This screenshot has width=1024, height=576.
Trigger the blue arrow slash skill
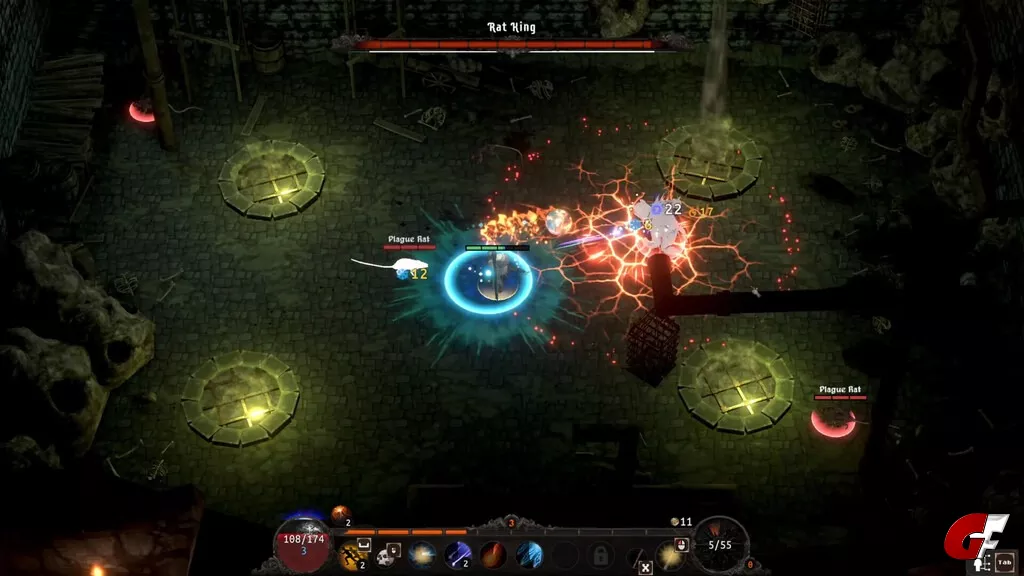[x=457, y=554]
